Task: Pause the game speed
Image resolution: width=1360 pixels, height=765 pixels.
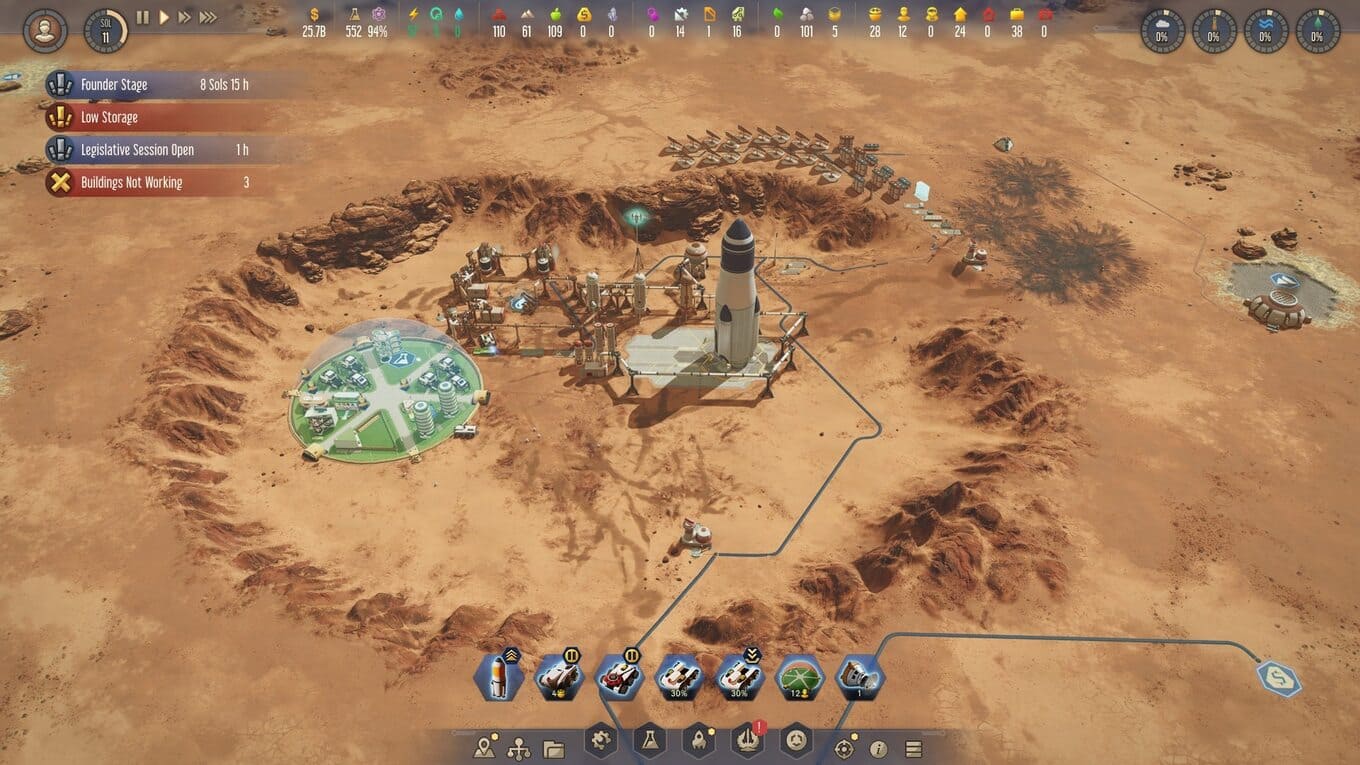Action: (x=142, y=17)
